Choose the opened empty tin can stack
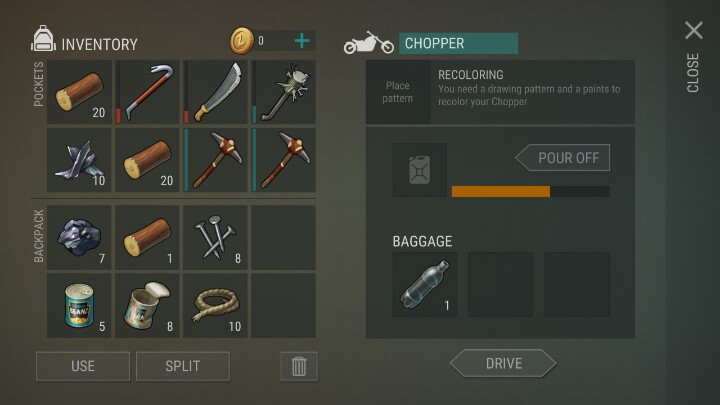 (148, 306)
